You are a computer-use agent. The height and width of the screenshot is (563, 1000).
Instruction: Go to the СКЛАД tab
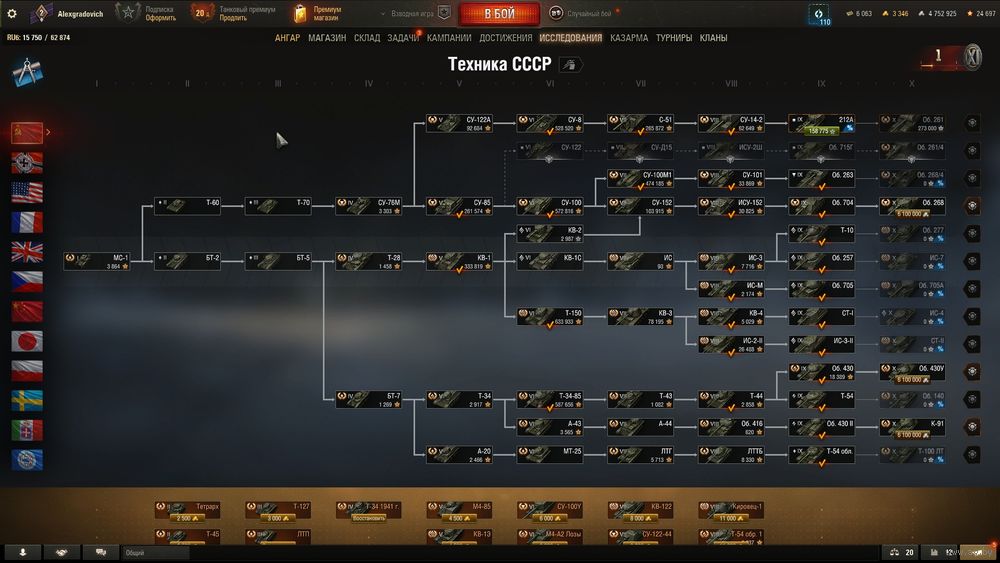367,38
